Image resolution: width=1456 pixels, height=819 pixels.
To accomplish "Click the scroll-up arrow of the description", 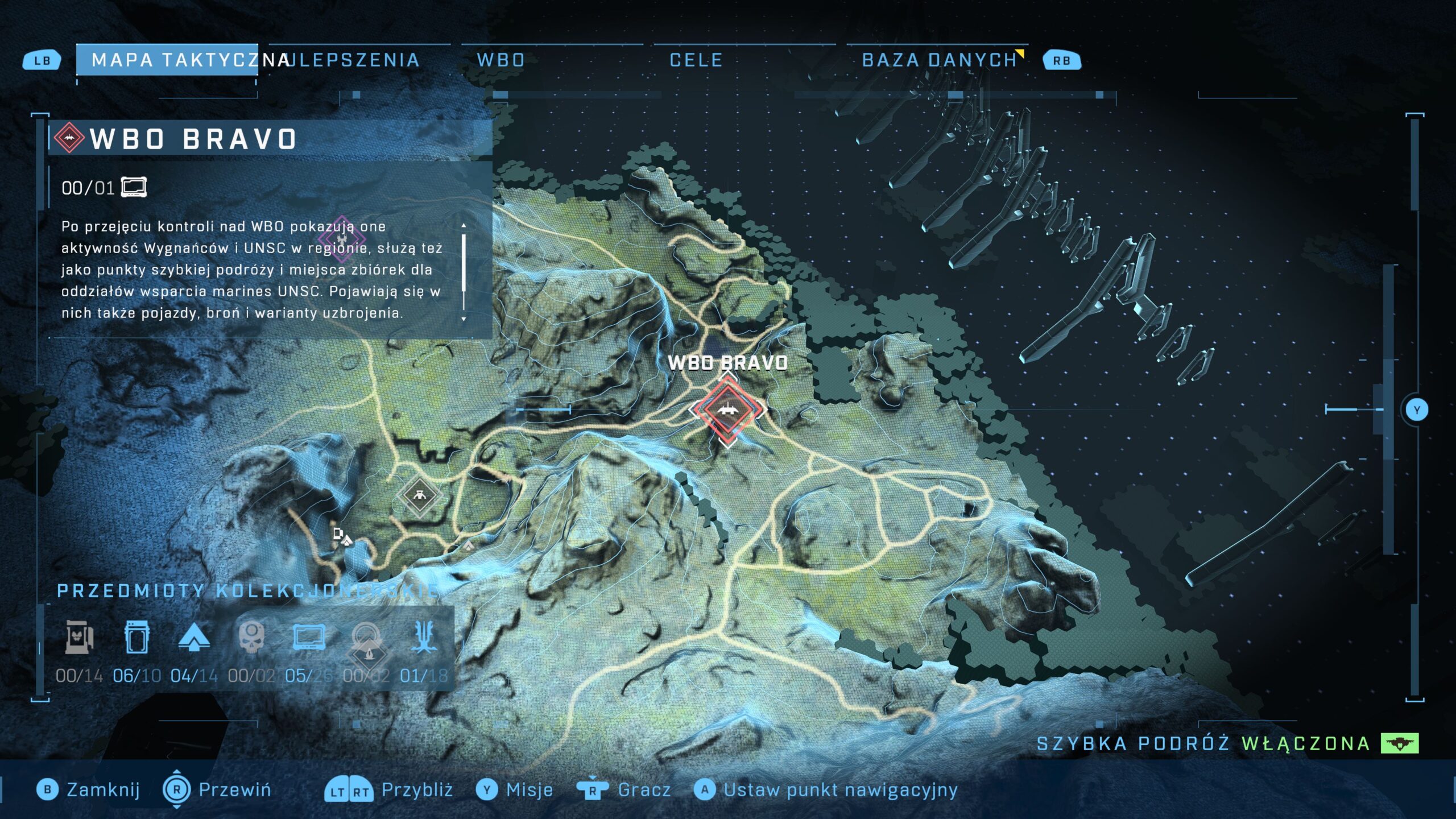I will 464,226.
